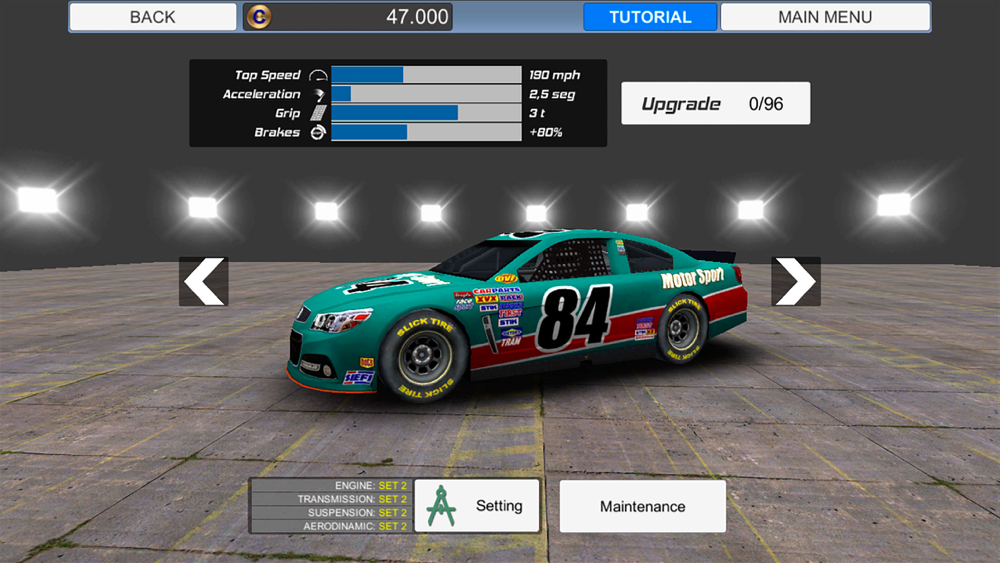Go back using the BACK button
Viewport: 1000px width, 563px height.
click(152, 17)
